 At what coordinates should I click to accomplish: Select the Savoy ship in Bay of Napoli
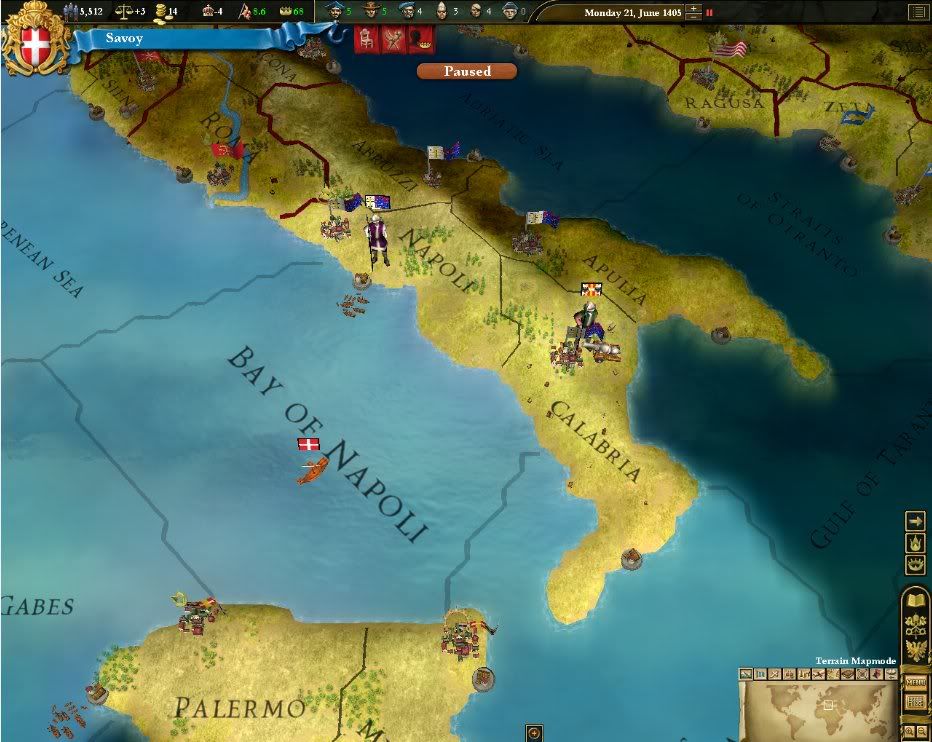[x=312, y=469]
